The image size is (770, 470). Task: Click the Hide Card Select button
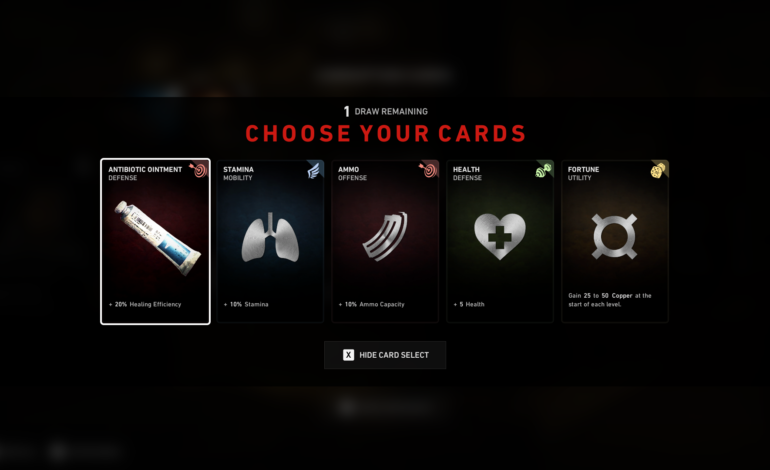pos(385,355)
